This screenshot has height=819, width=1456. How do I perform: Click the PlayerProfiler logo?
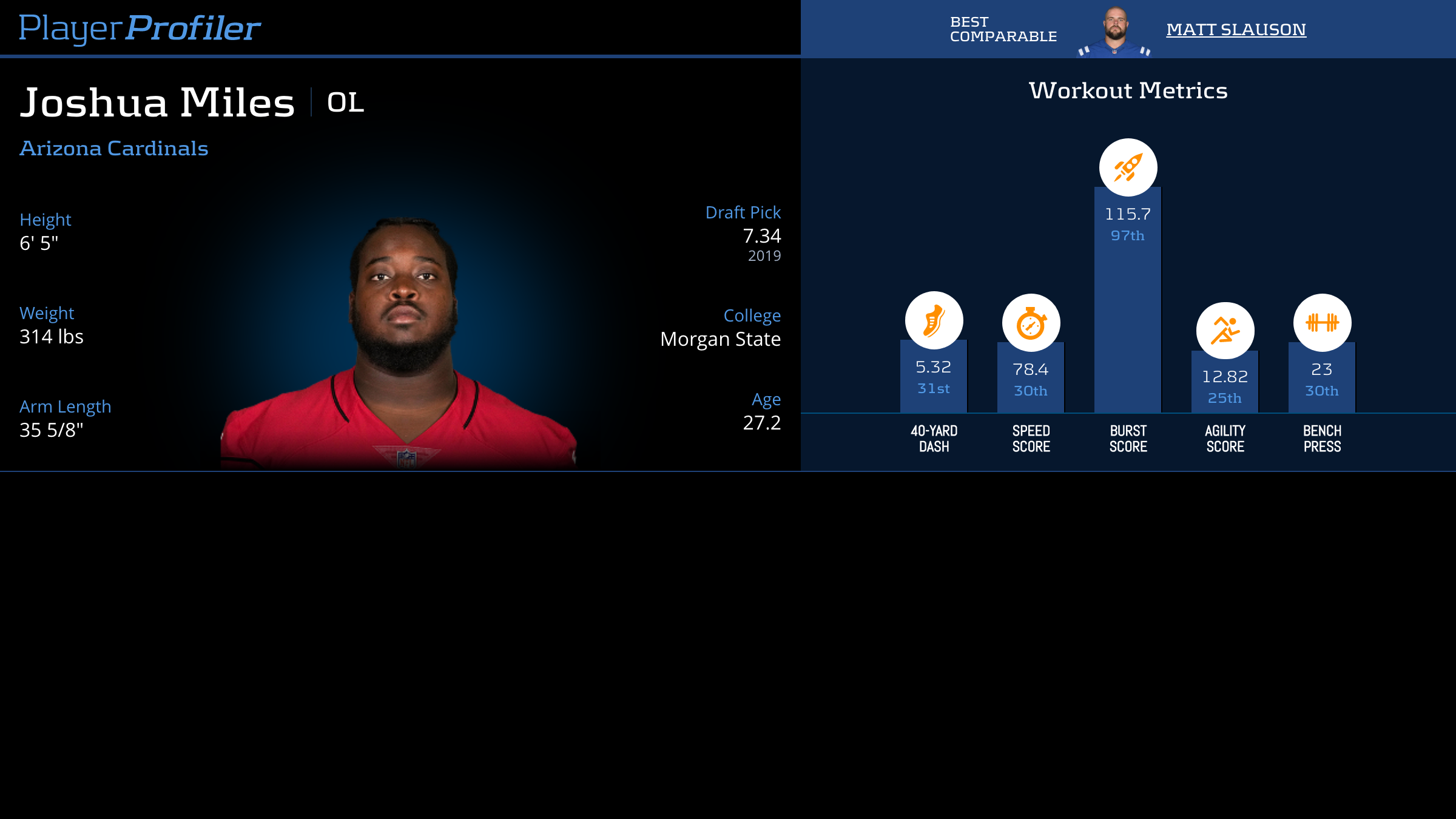(x=140, y=28)
